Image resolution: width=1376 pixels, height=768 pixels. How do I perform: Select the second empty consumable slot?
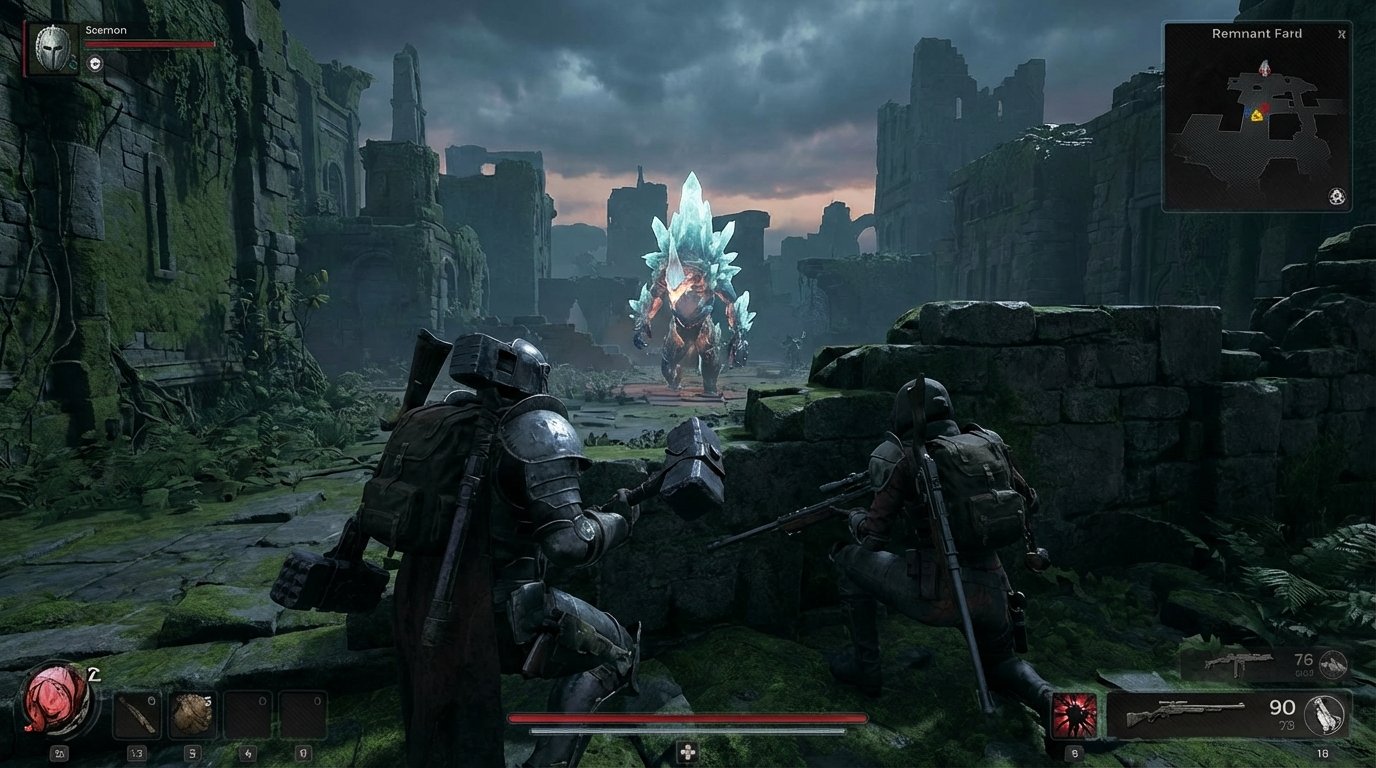tap(303, 714)
